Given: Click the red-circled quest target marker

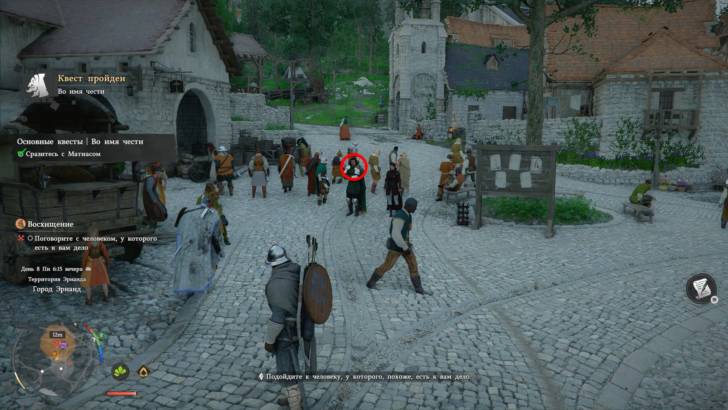Looking at the screenshot, I should coord(354,167).
